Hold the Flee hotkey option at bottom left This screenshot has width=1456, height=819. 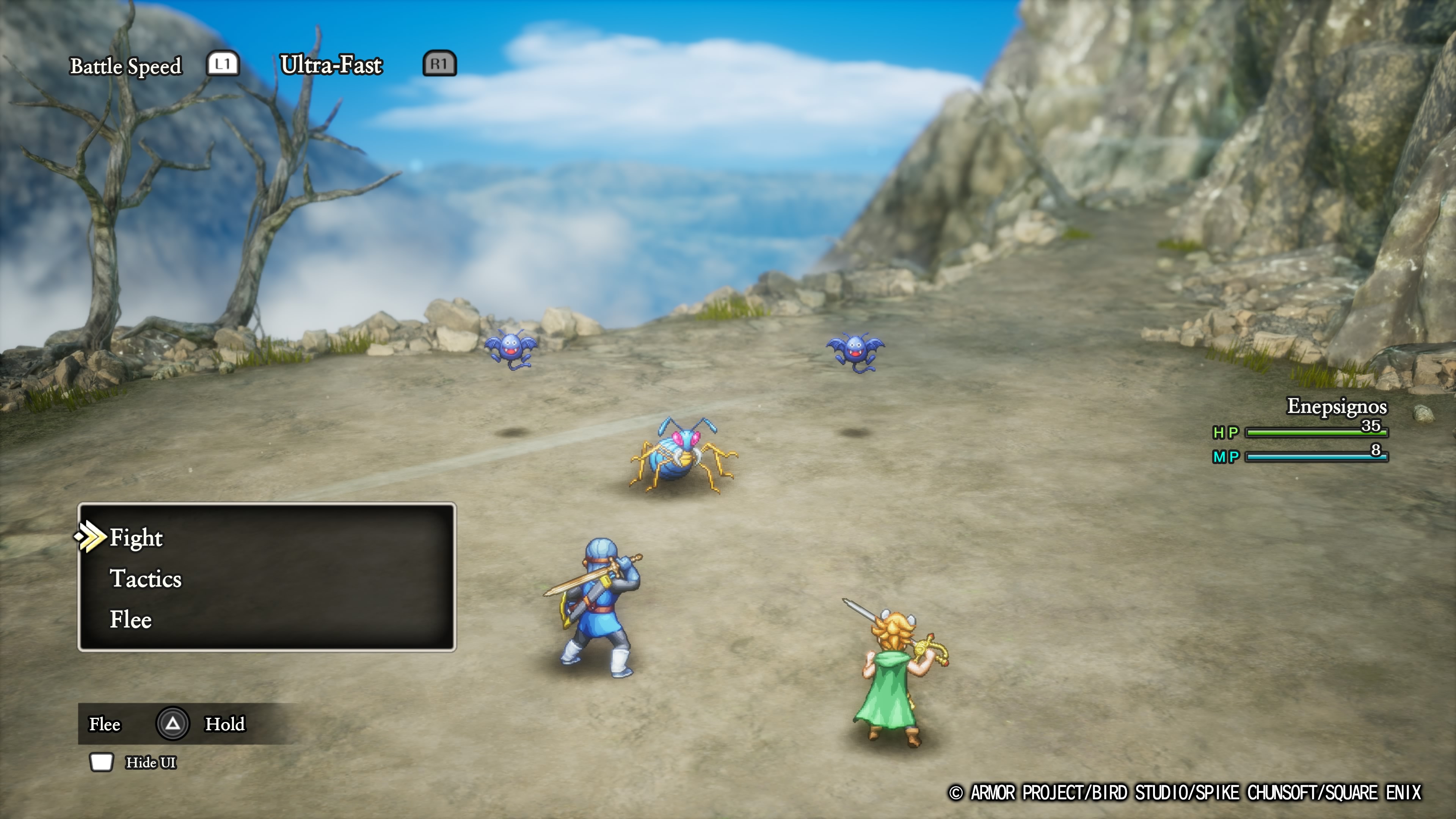tap(105, 724)
